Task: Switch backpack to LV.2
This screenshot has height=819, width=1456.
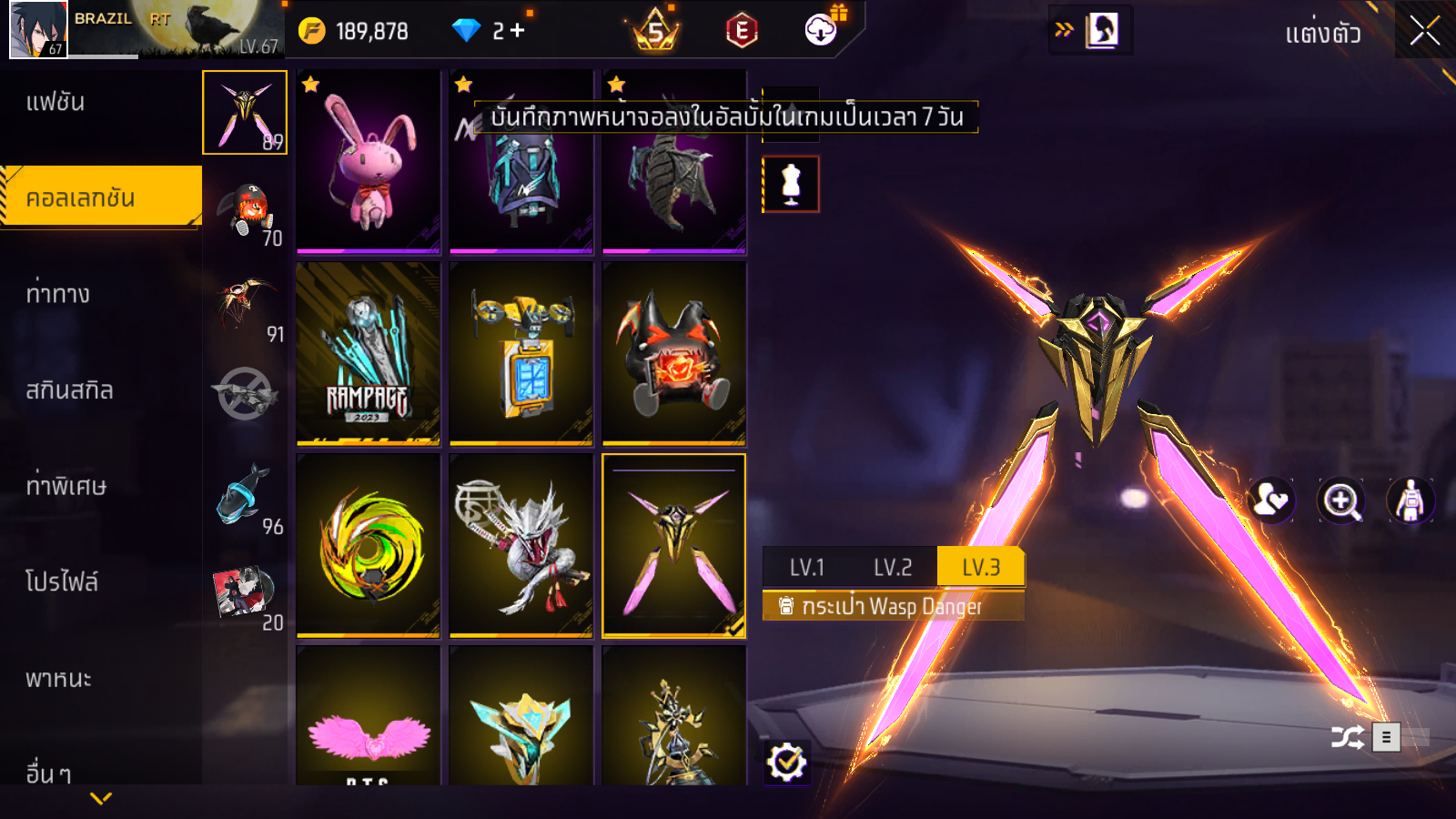Action: (892, 568)
